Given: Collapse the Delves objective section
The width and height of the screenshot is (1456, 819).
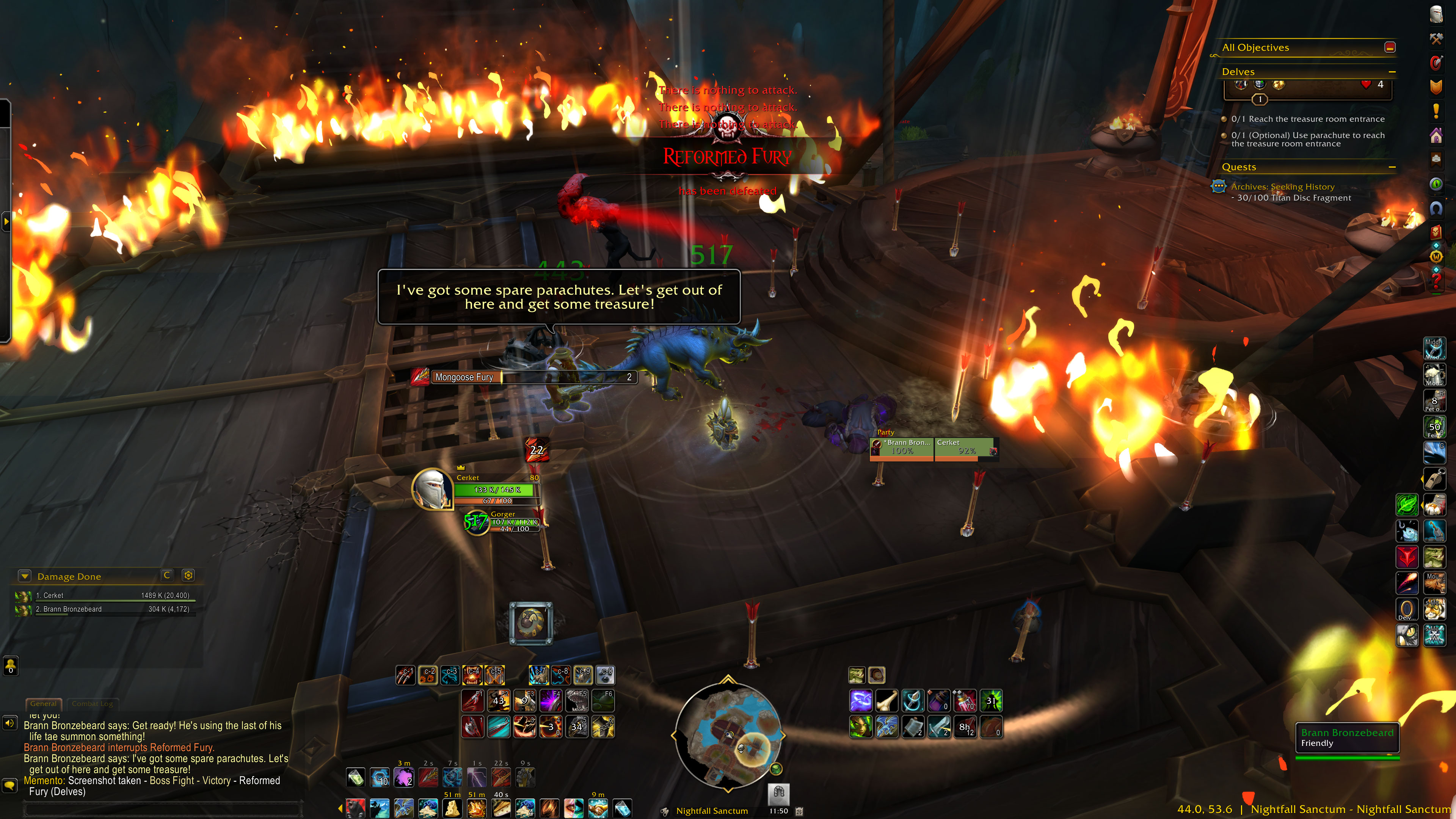Looking at the screenshot, I should [x=1392, y=72].
